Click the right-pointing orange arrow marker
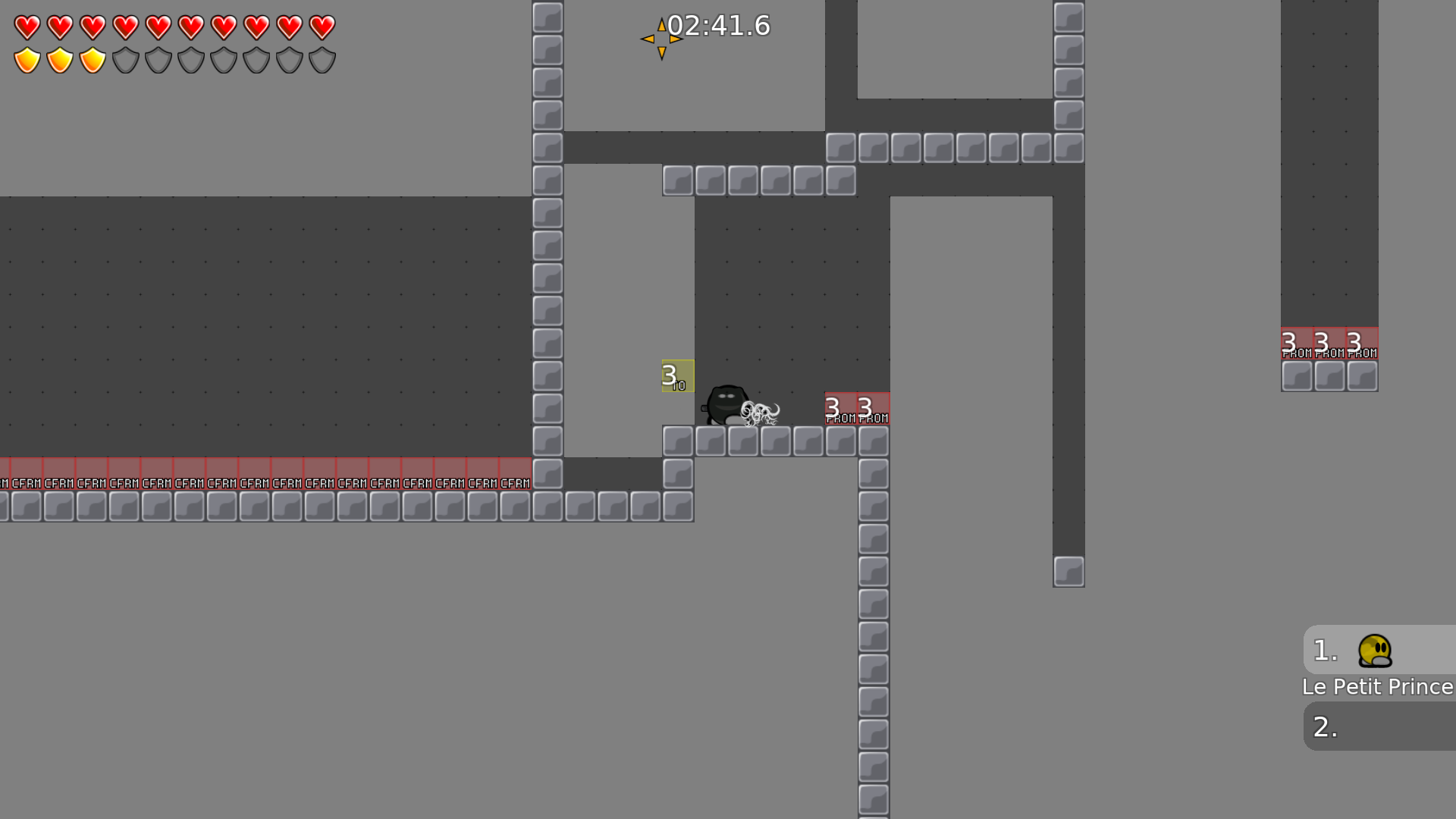The image size is (1456, 819). [x=676, y=39]
